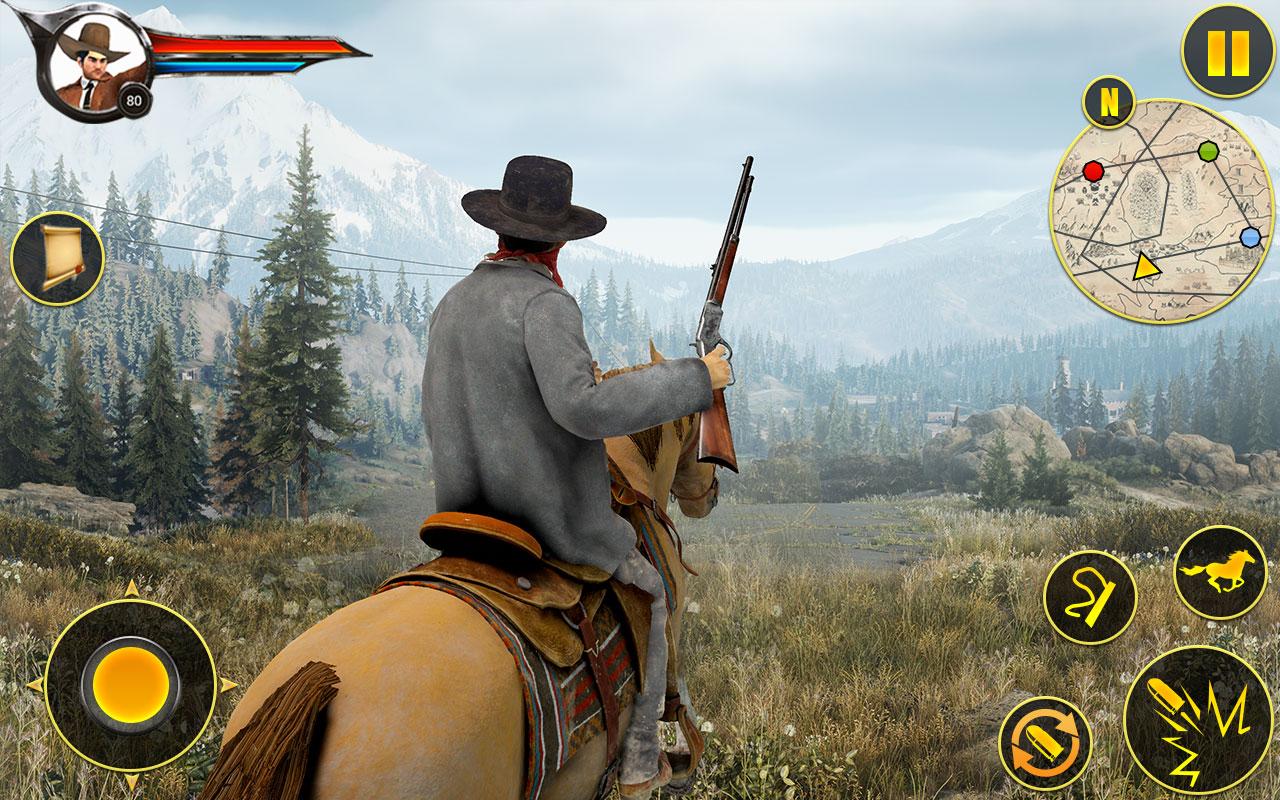Tap the red marker on the minimap

click(1095, 171)
